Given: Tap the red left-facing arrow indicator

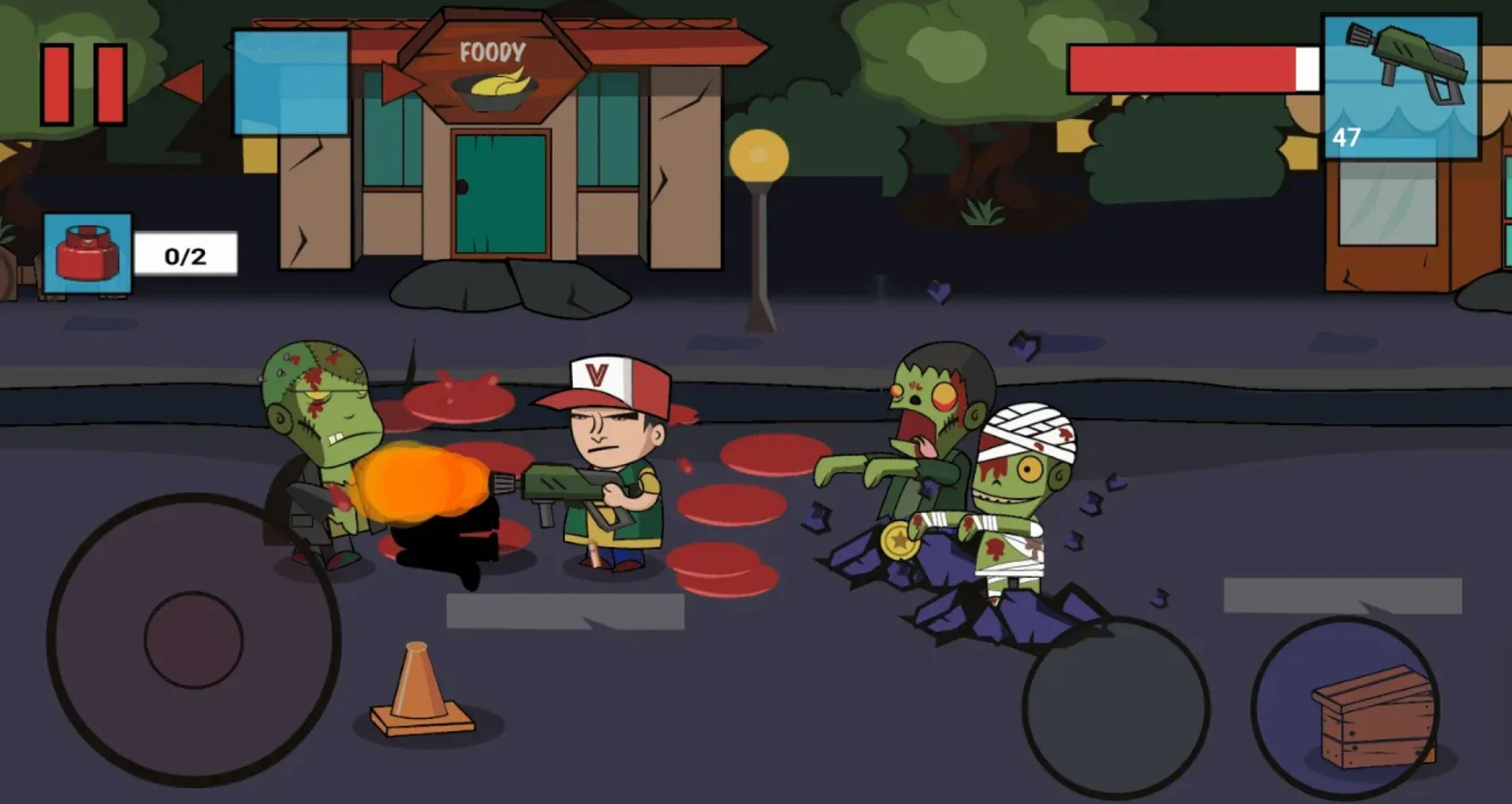Looking at the screenshot, I should (186, 83).
